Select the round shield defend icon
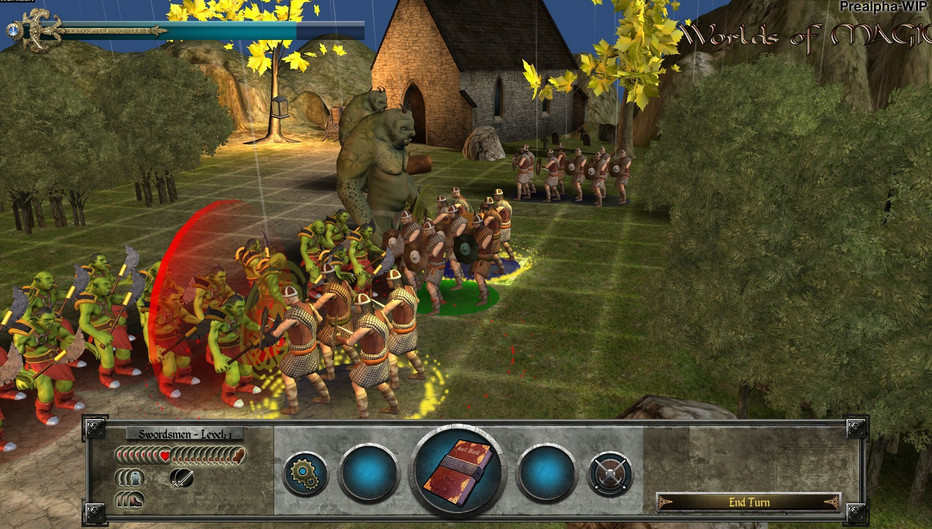The width and height of the screenshot is (932, 529). (x=609, y=474)
